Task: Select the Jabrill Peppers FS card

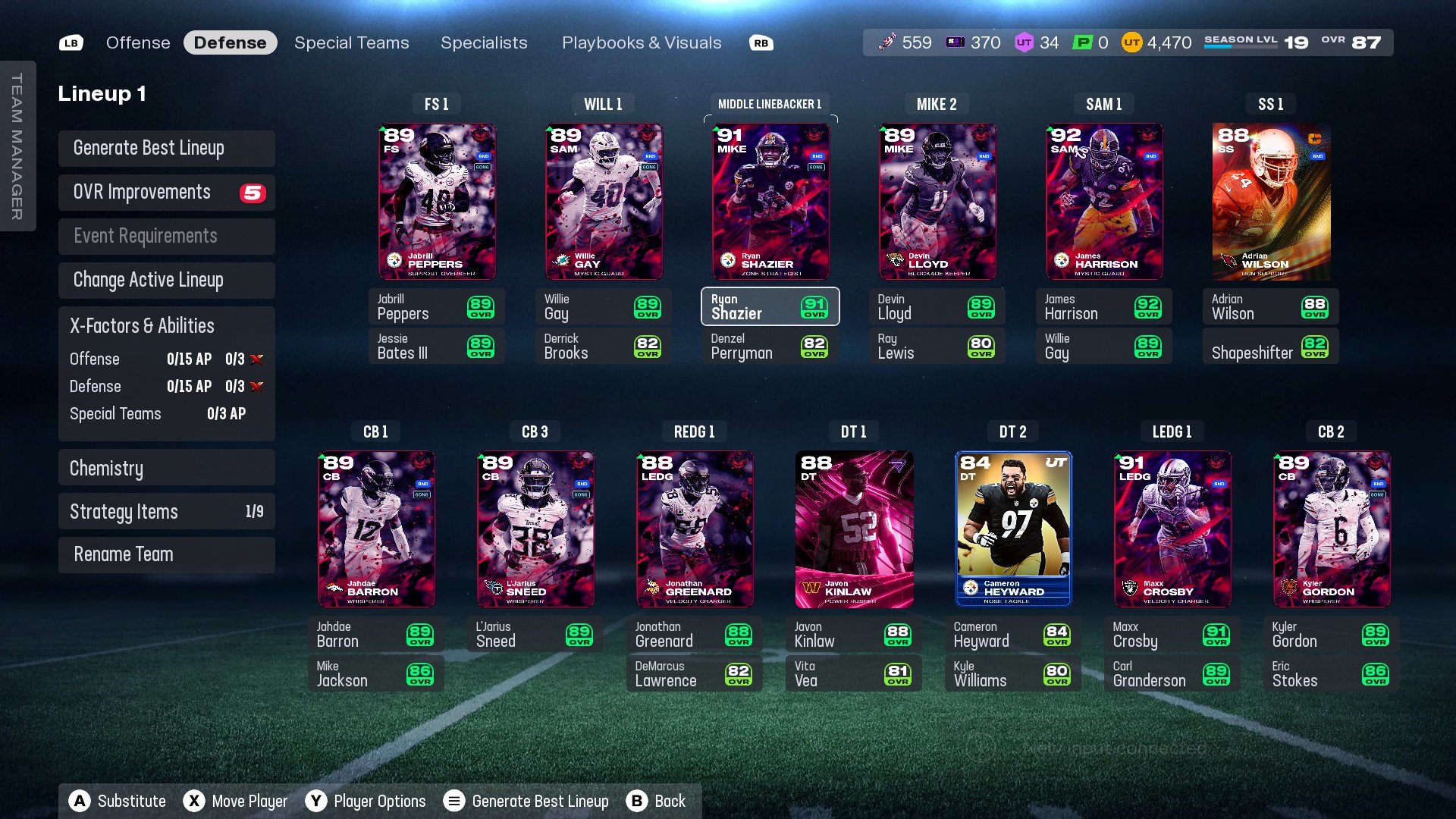Action: [437, 202]
